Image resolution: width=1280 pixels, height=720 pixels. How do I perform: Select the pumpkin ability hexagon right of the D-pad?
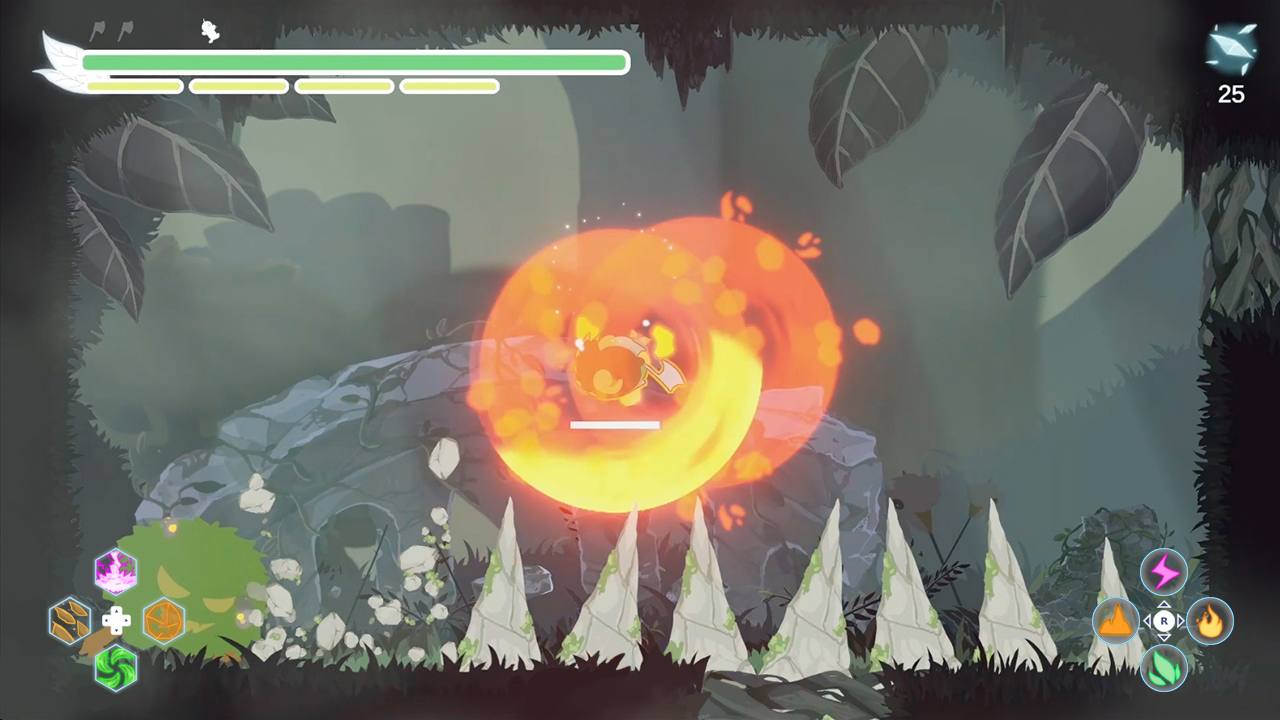tap(163, 621)
